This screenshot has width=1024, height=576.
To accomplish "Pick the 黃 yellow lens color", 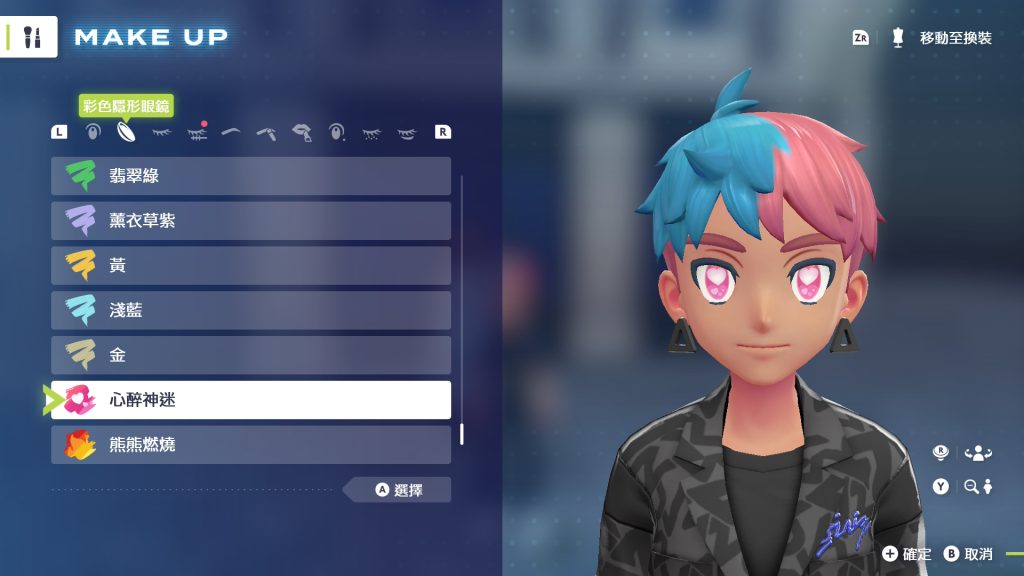I will click(251, 266).
